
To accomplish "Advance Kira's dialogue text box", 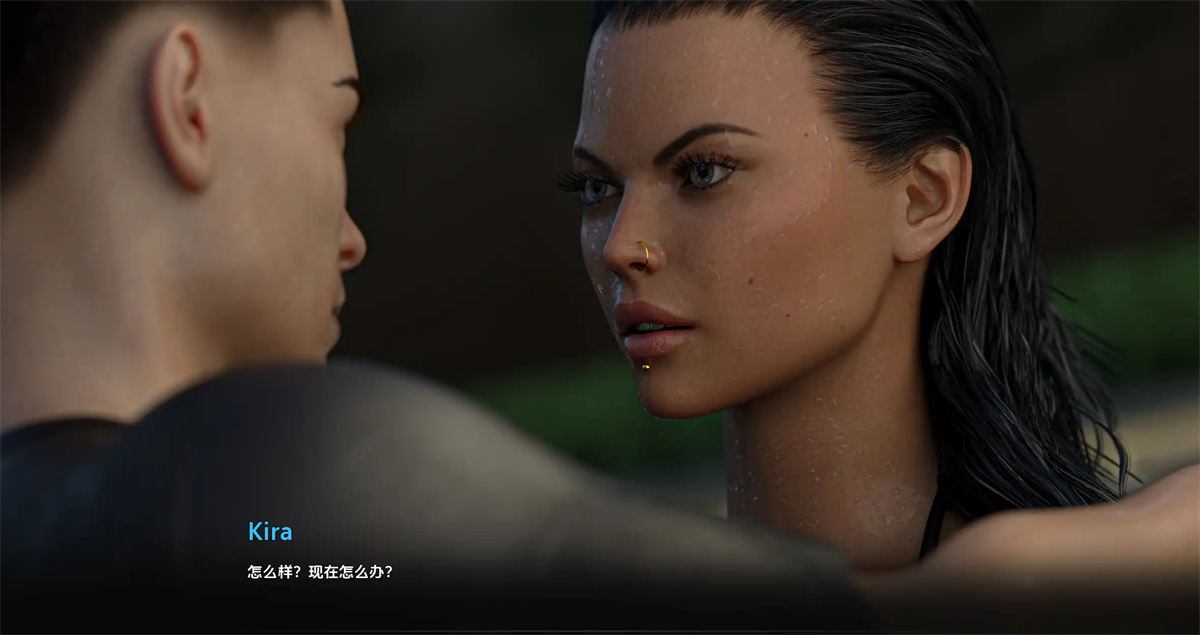I will point(600,573).
